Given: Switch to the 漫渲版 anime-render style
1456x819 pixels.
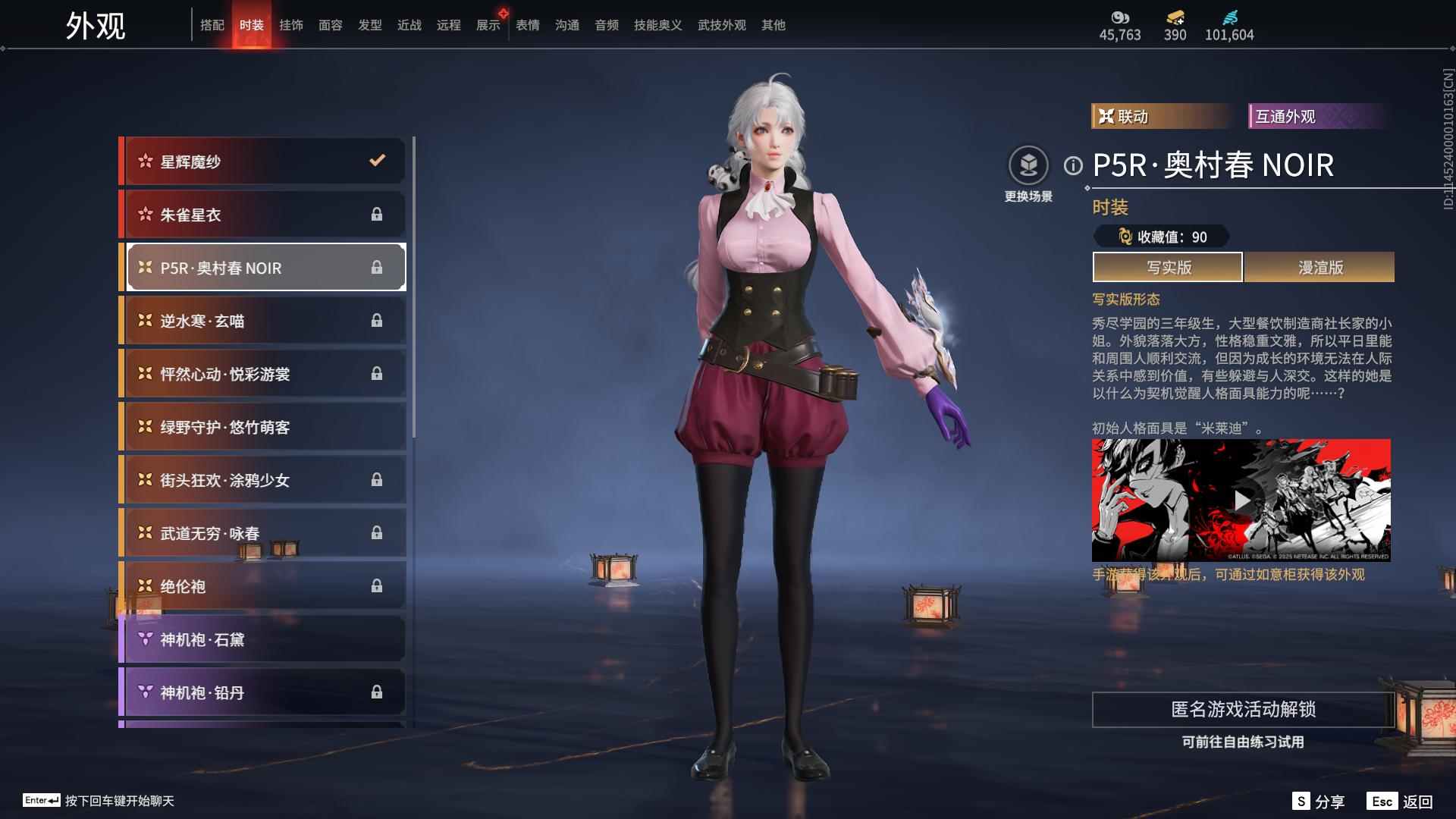Looking at the screenshot, I should 1319,267.
